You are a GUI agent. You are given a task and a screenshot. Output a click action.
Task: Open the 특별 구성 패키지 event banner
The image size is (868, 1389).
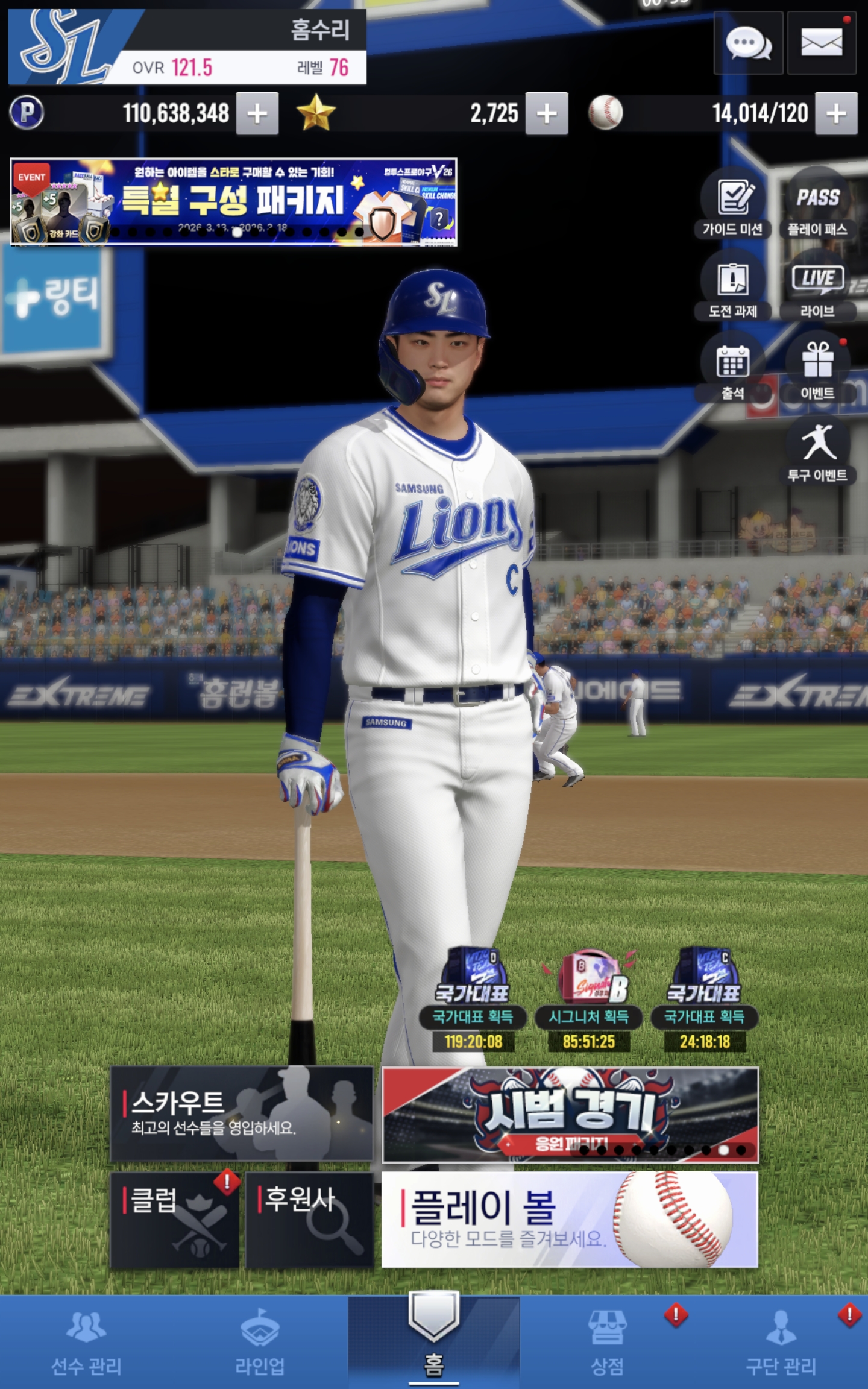pyautogui.click(x=233, y=202)
